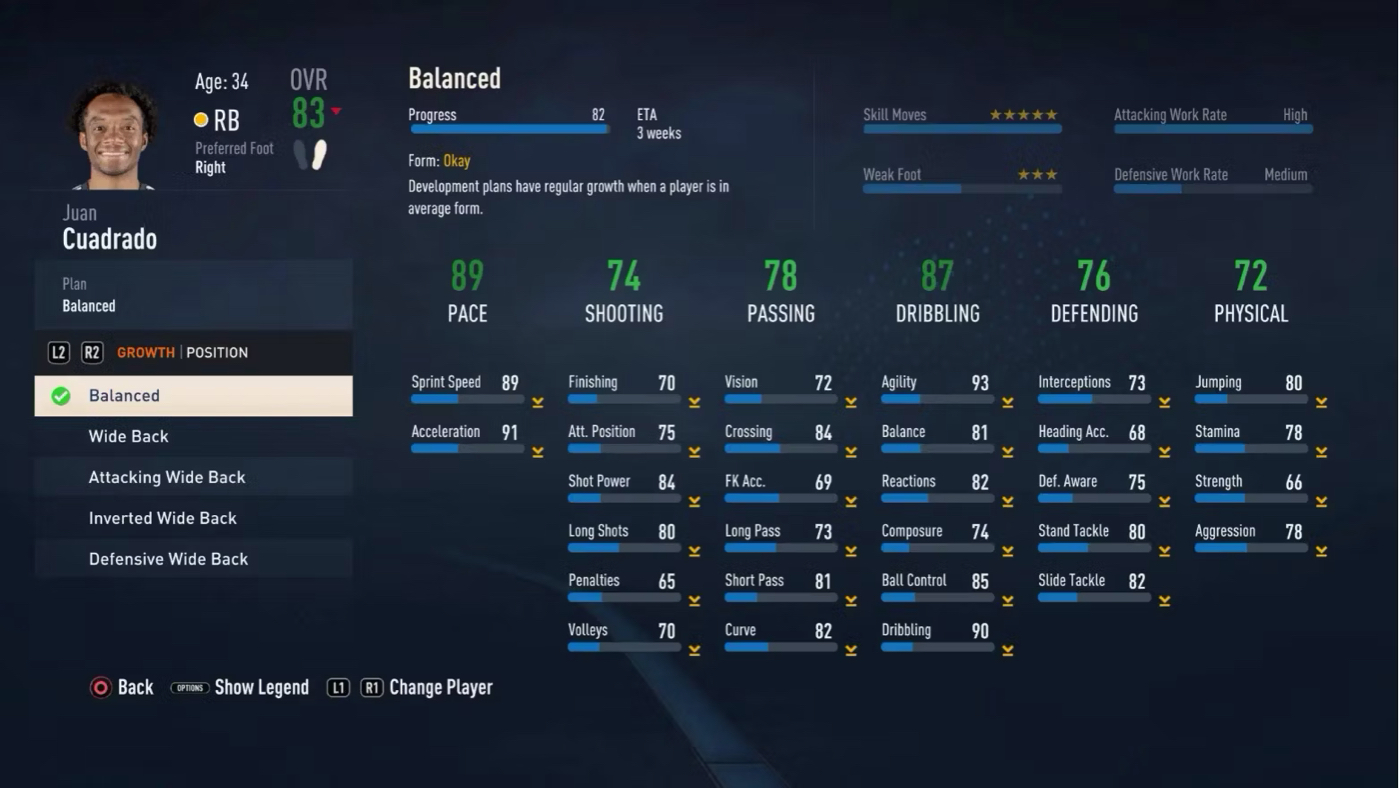1400x788 pixels.
Task: Activate Change Player
Action: point(441,687)
